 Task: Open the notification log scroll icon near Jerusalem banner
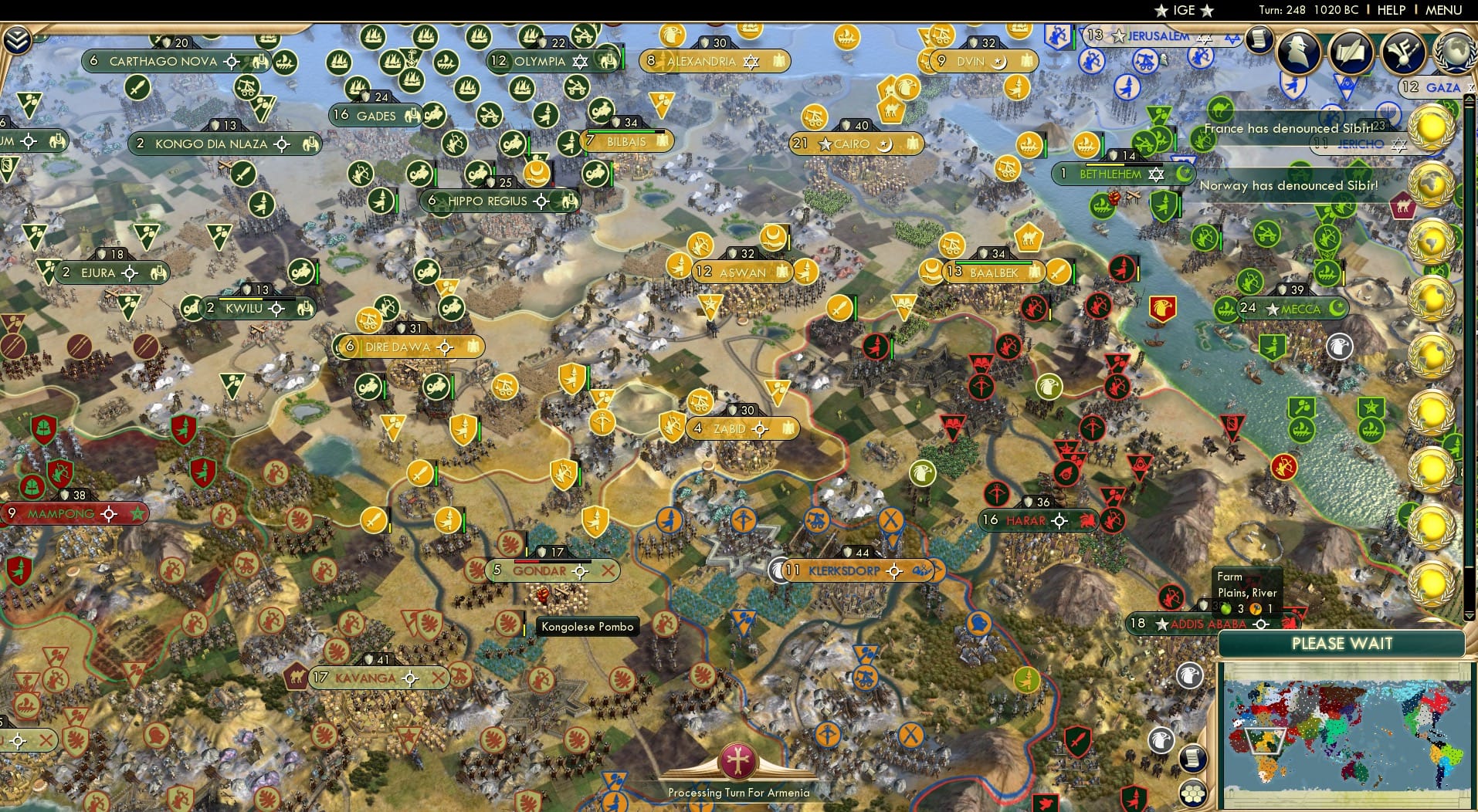1259,42
